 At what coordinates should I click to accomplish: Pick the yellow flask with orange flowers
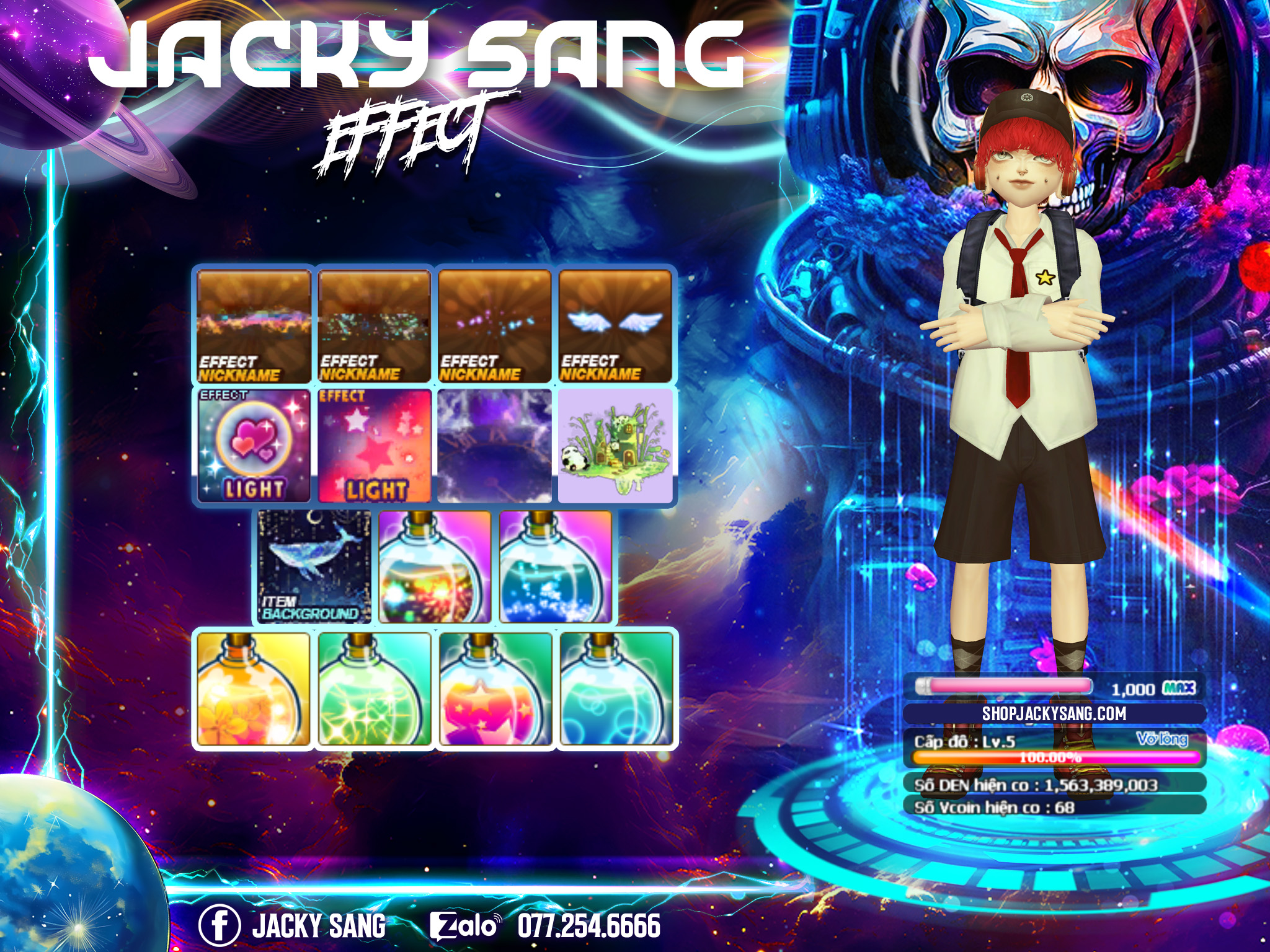(254, 688)
